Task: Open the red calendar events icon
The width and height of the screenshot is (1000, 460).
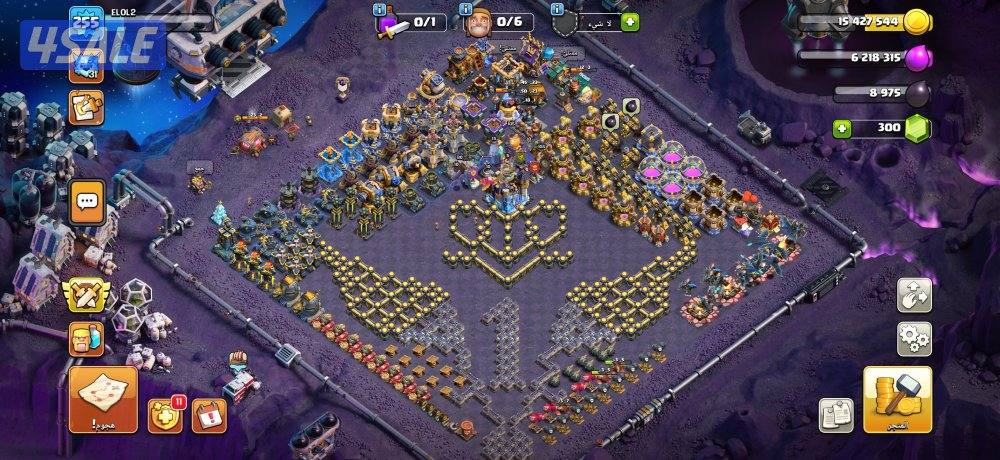Action: (209, 413)
